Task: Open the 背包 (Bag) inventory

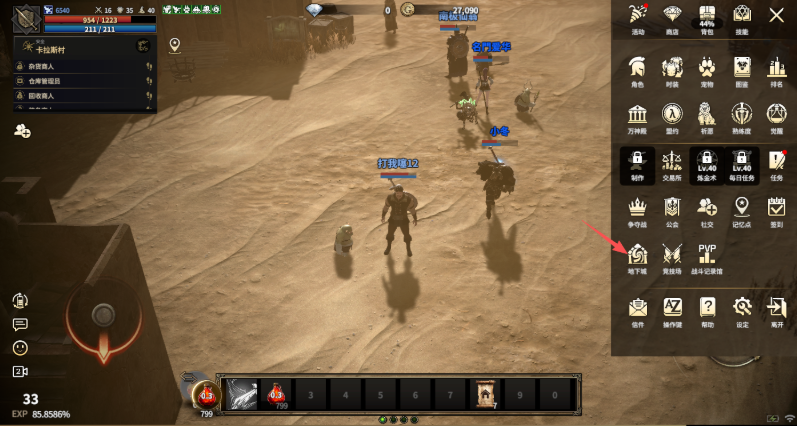Action: 706,16
